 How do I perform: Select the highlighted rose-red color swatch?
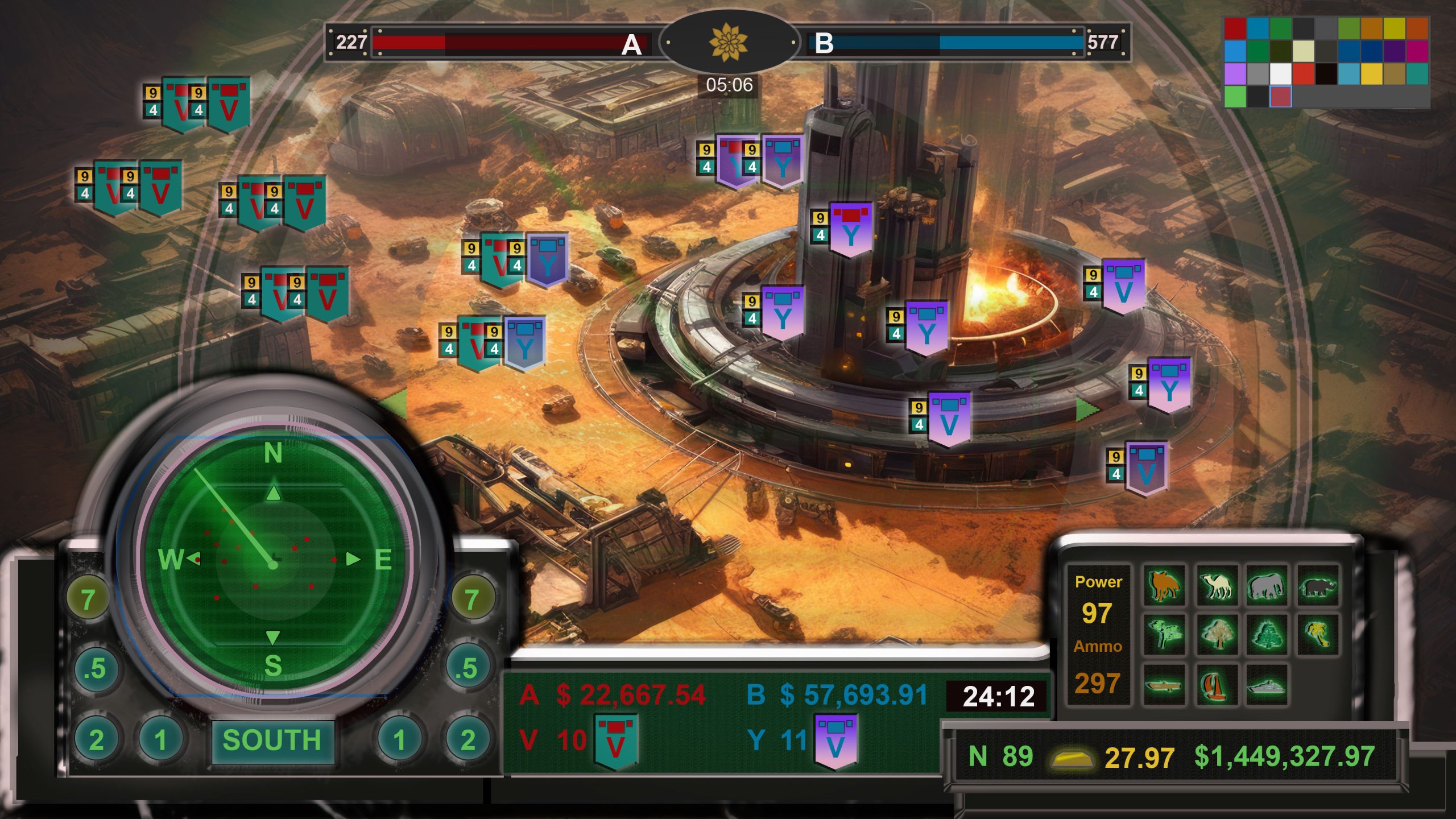(x=1280, y=96)
